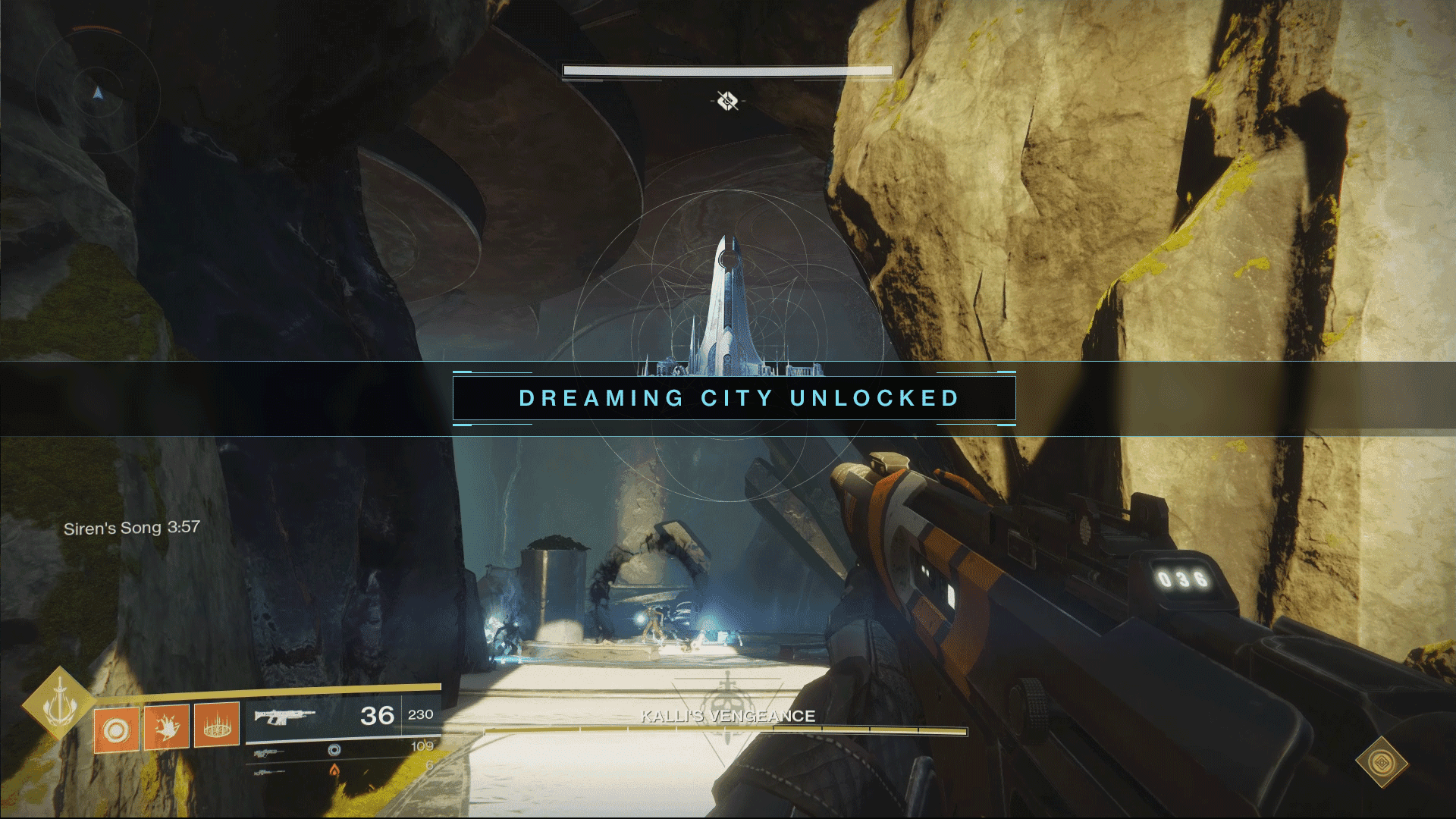Click the Dreaming City Unlocked banner
The height and width of the screenshot is (819, 1456).
[734, 398]
